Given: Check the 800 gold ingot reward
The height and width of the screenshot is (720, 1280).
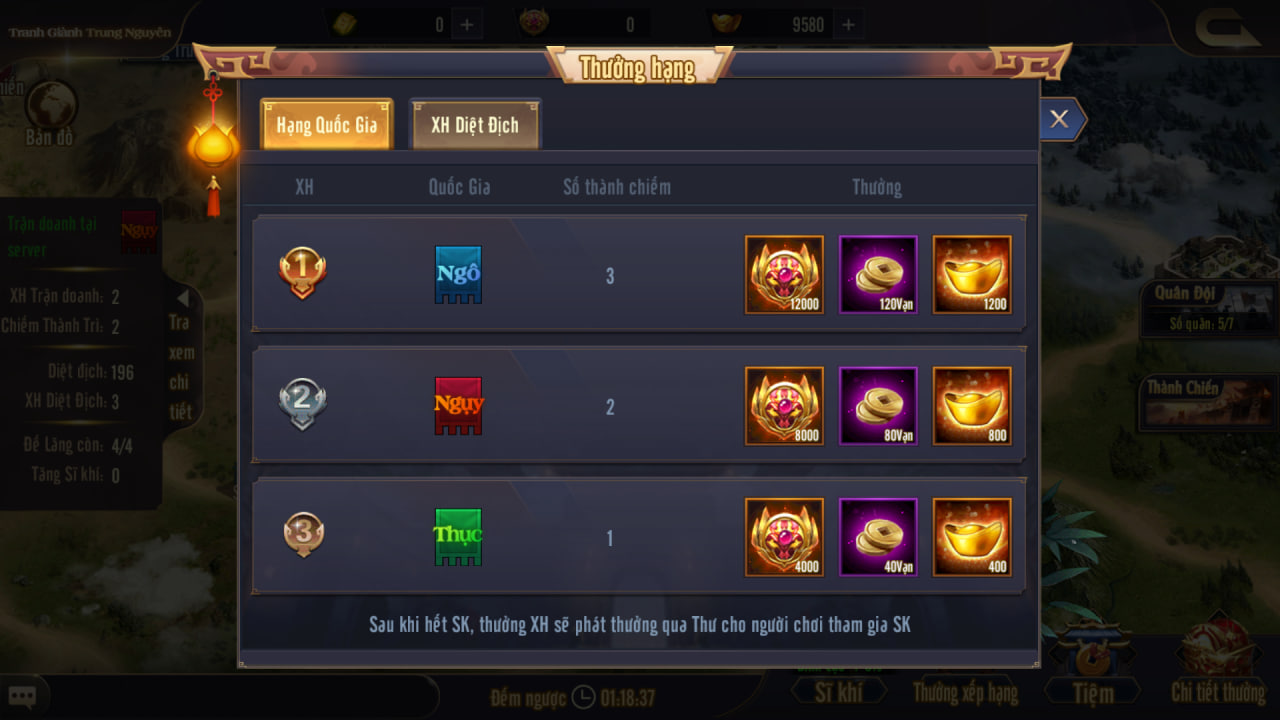Looking at the screenshot, I should point(972,406).
